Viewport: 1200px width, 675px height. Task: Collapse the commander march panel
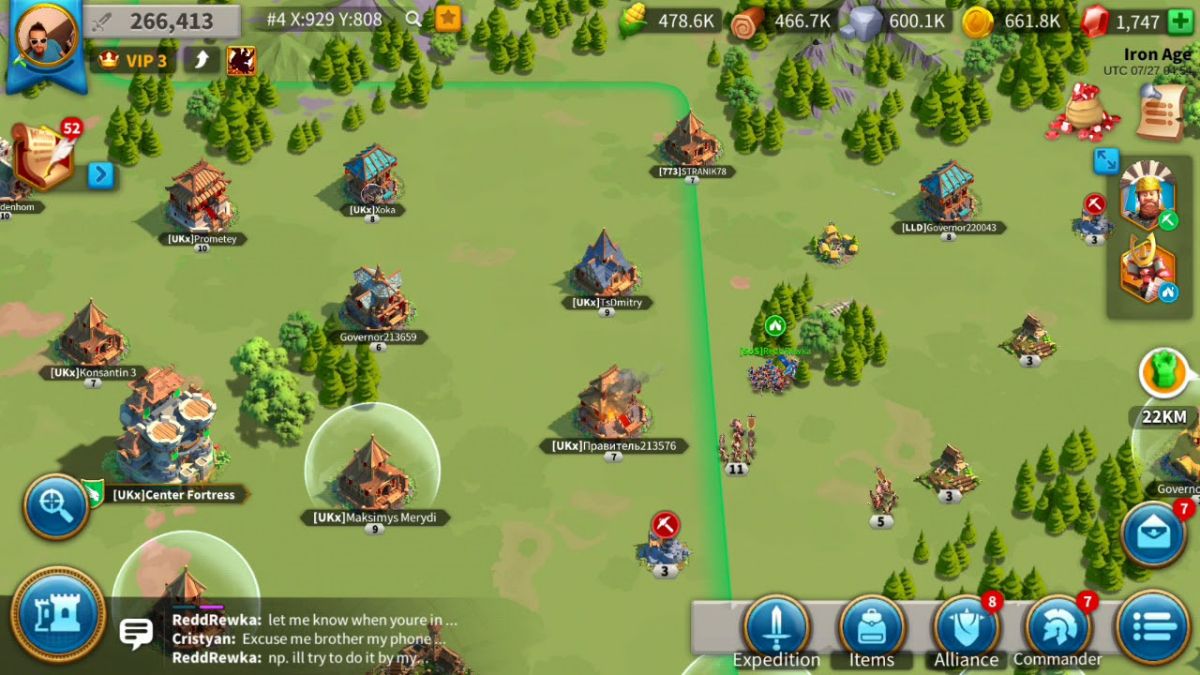(x=1106, y=160)
